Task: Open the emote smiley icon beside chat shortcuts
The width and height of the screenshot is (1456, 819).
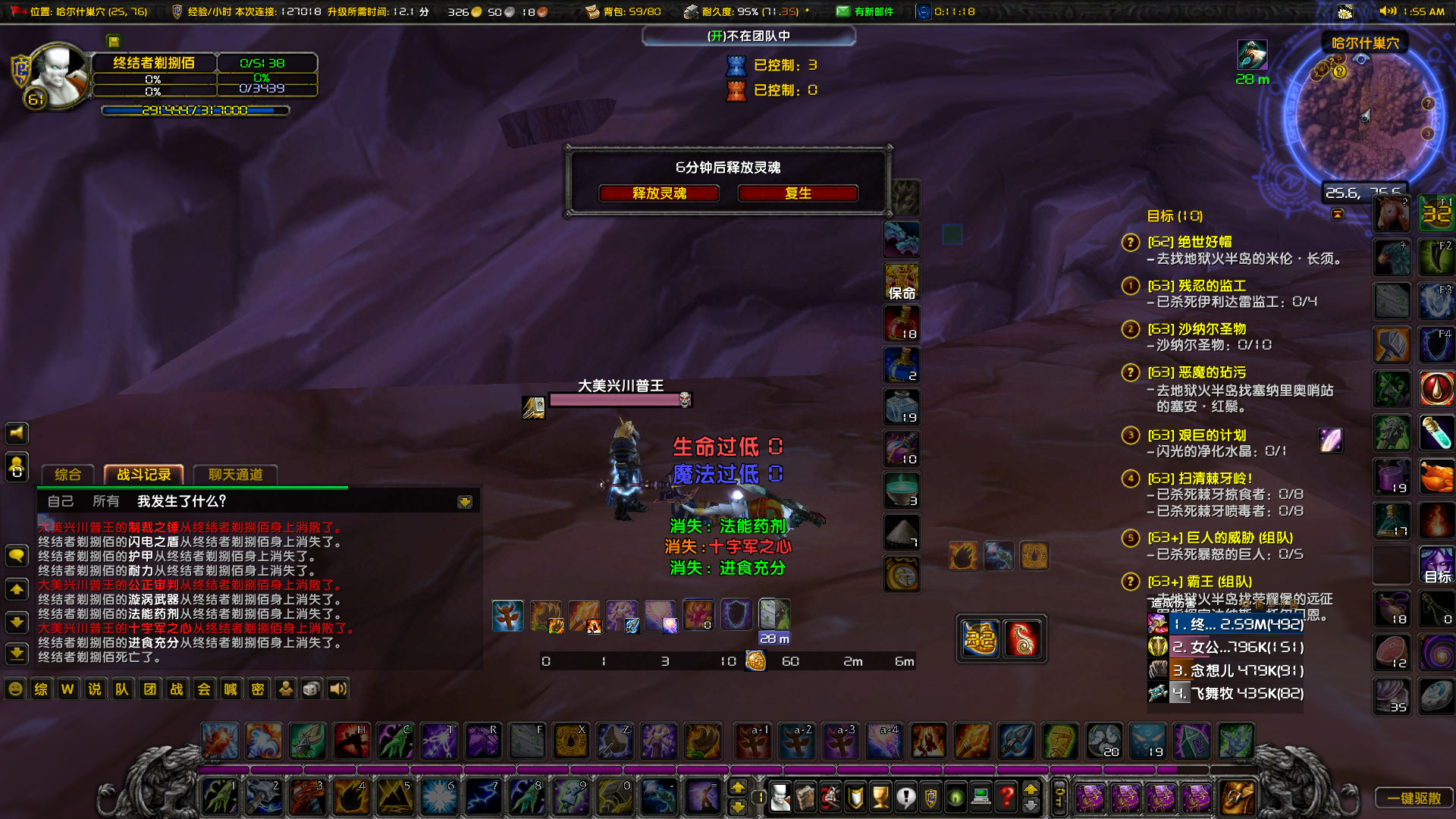Action: click(14, 689)
